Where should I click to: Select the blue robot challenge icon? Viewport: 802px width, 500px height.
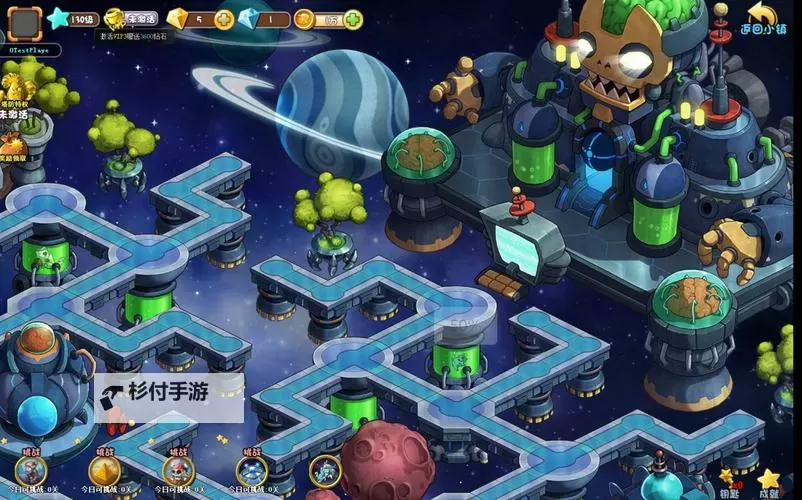tap(325, 470)
